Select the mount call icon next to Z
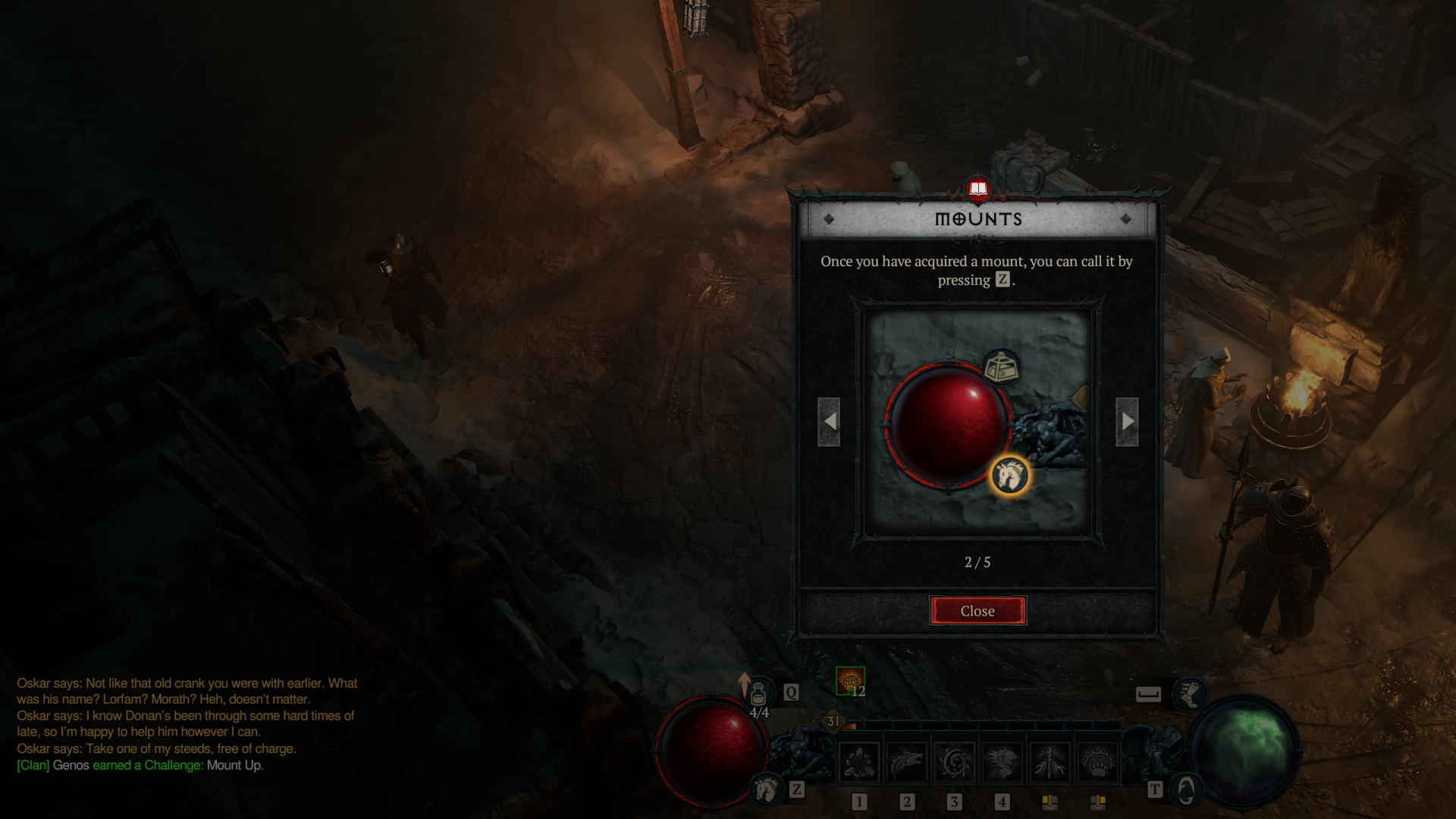The width and height of the screenshot is (1456, 819). coord(767,790)
